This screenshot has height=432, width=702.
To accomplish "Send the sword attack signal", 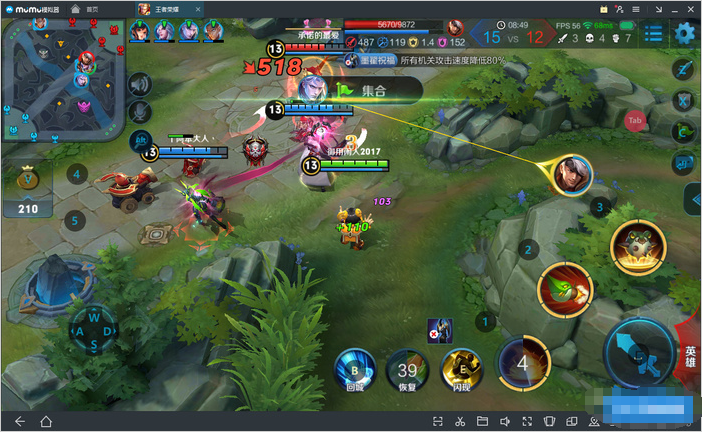I will pos(684,69).
